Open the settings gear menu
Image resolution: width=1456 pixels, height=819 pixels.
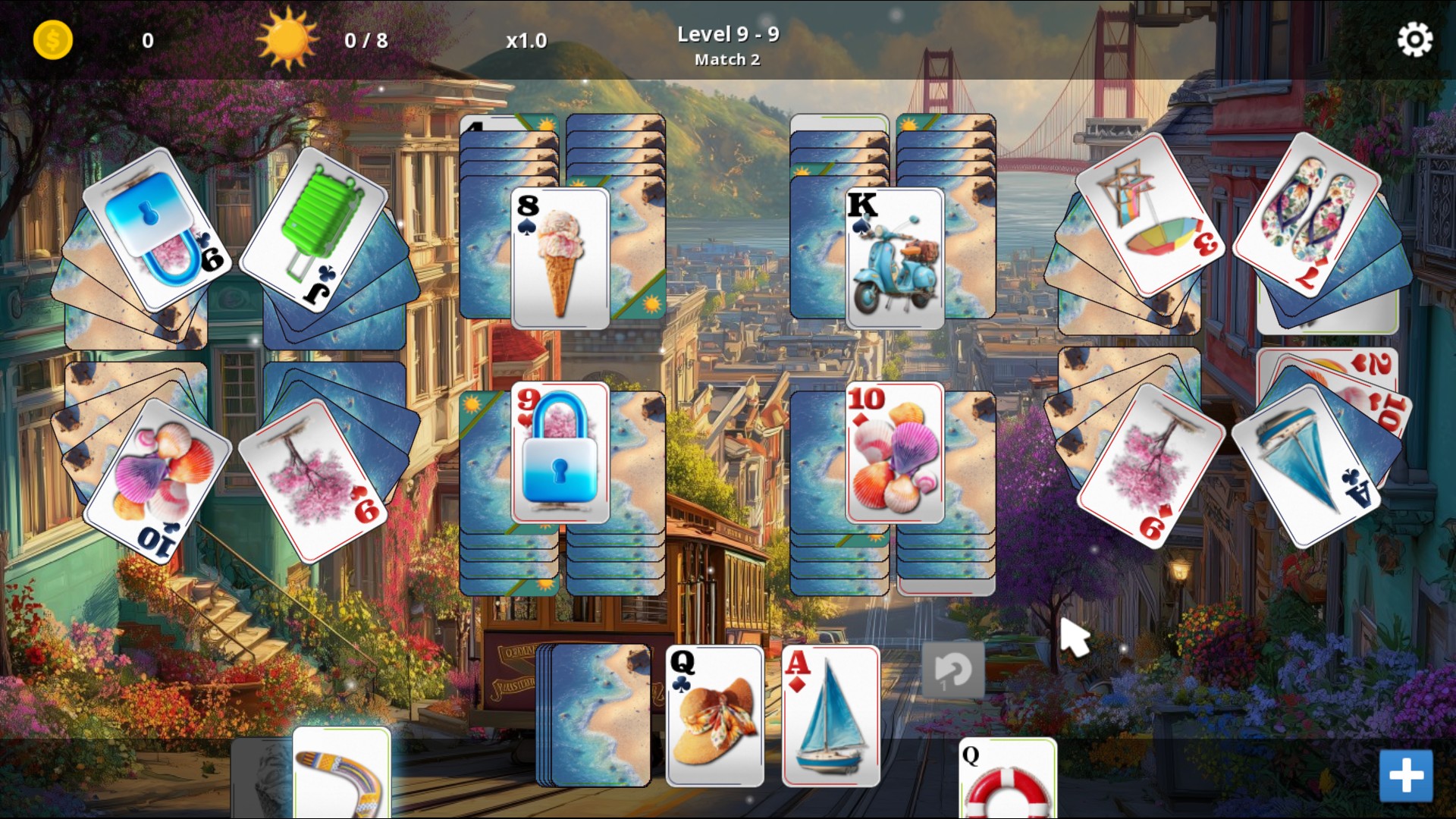point(1414,39)
